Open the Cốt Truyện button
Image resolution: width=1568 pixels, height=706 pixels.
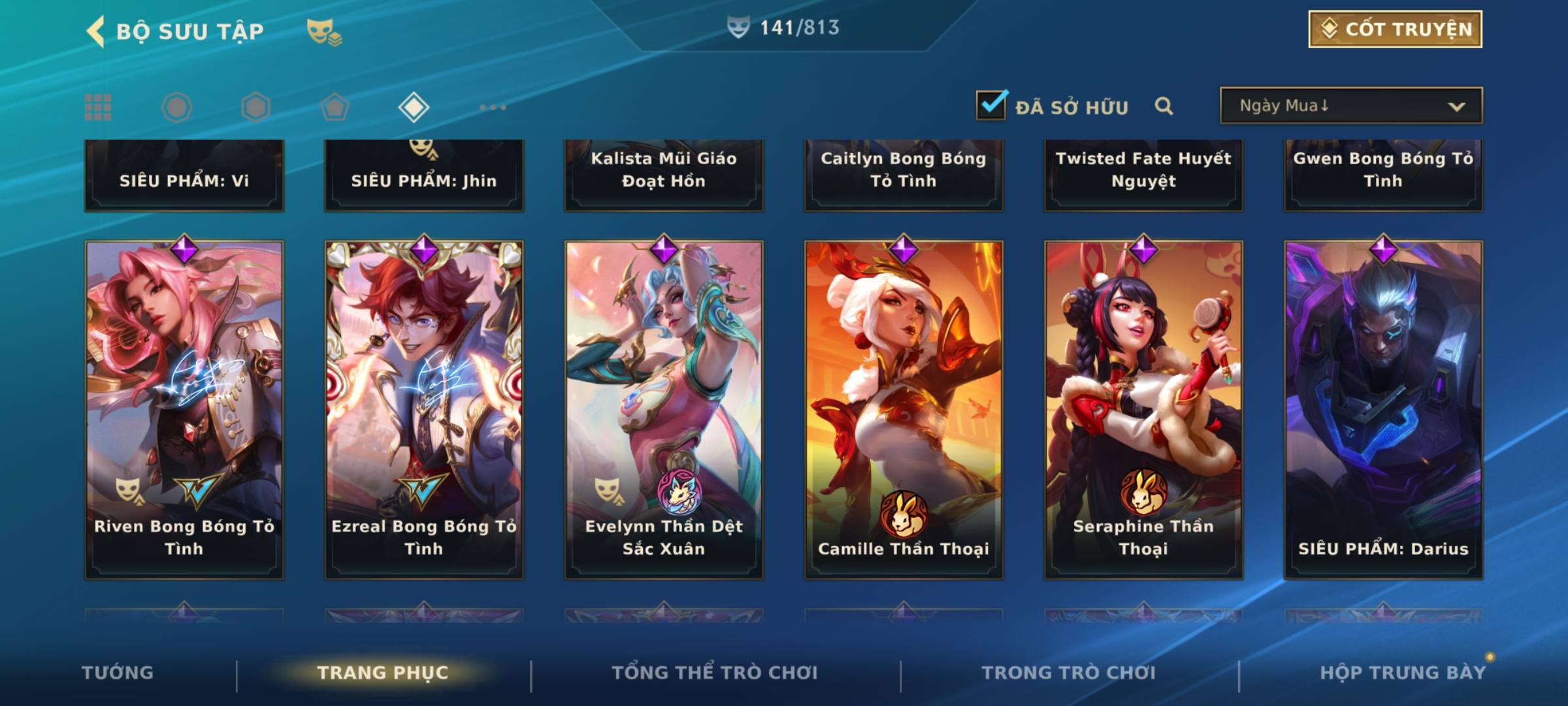(1395, 29)
